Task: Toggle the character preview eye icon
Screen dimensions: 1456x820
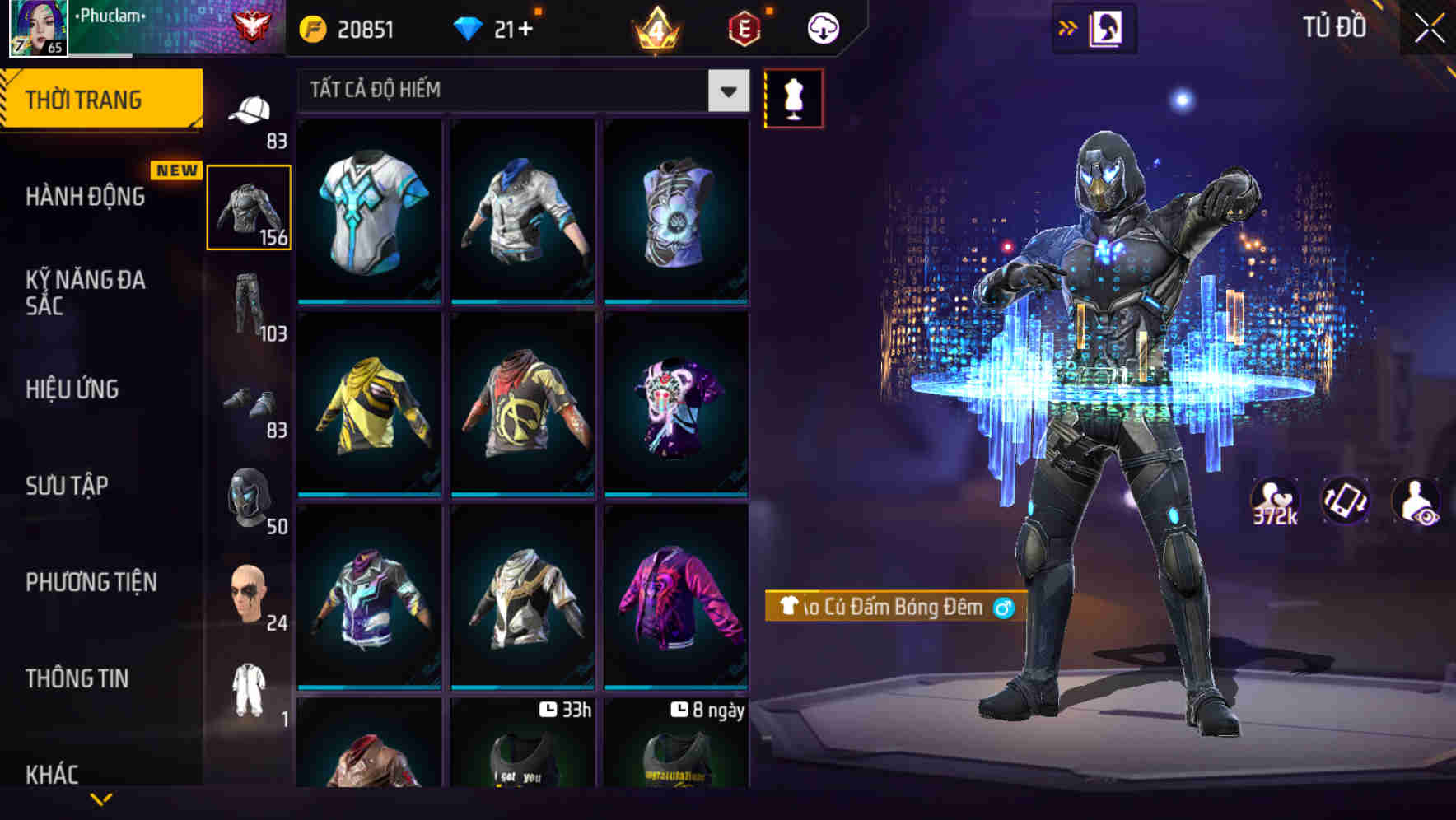Action: pyautogui.click(x=1416, y=501)
